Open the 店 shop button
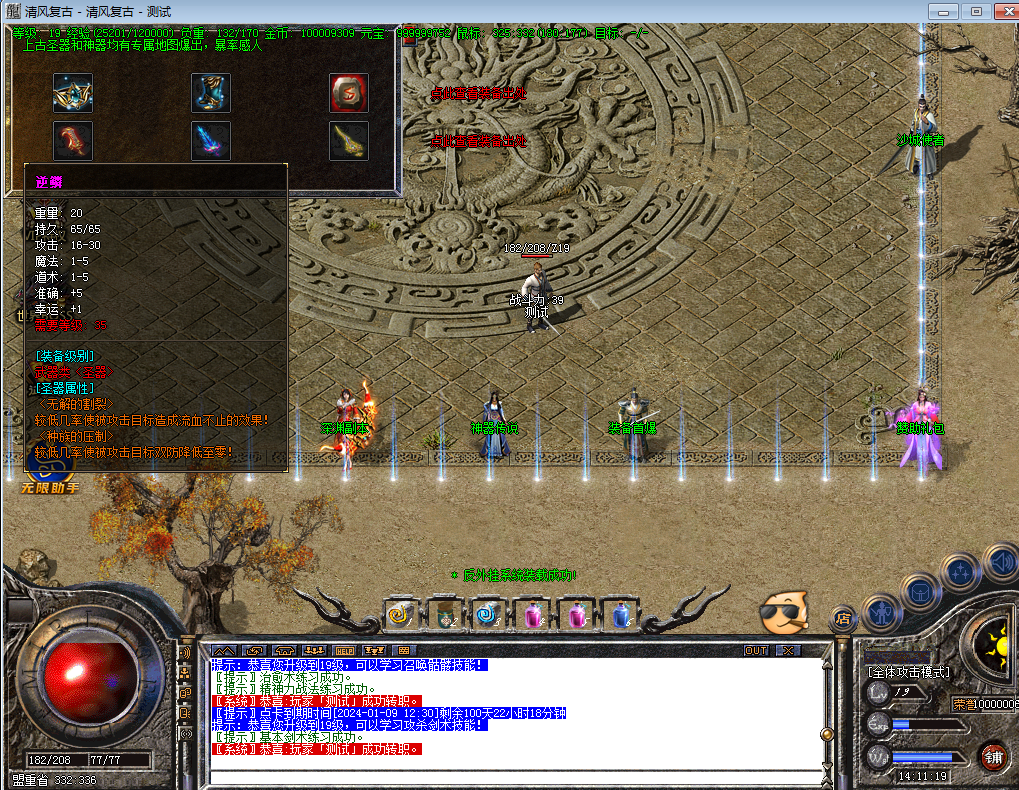The image size is (1019, 790). 841,618
